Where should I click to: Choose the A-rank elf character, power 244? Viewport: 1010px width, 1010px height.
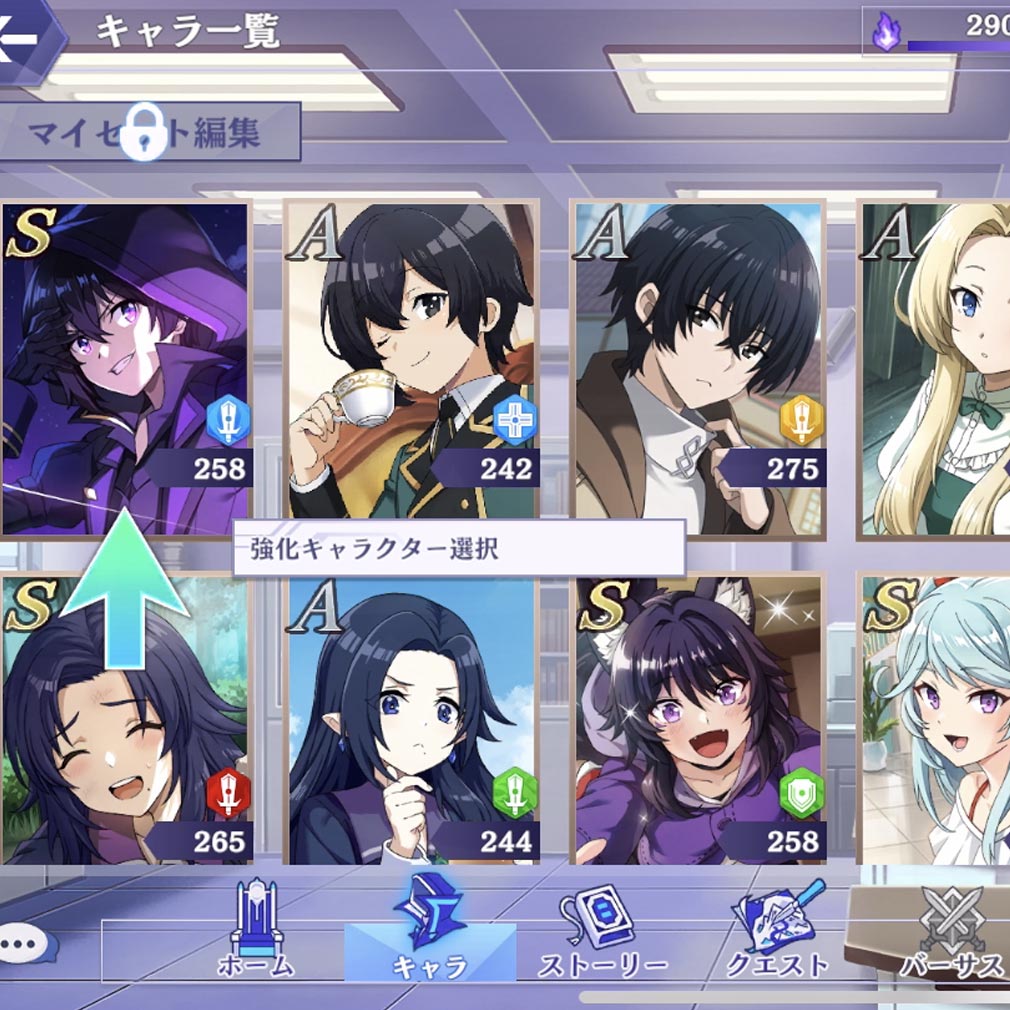[412, 720]
